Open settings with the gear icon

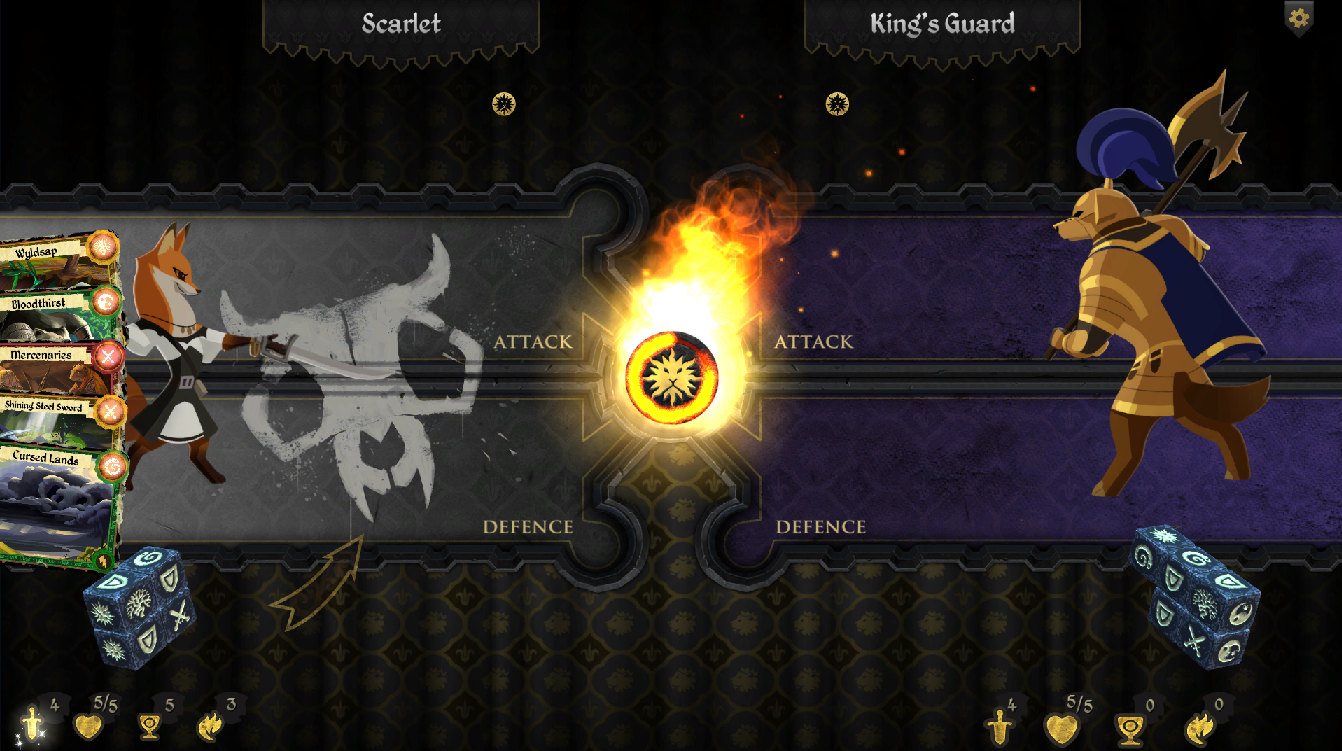click(1298, 17)
